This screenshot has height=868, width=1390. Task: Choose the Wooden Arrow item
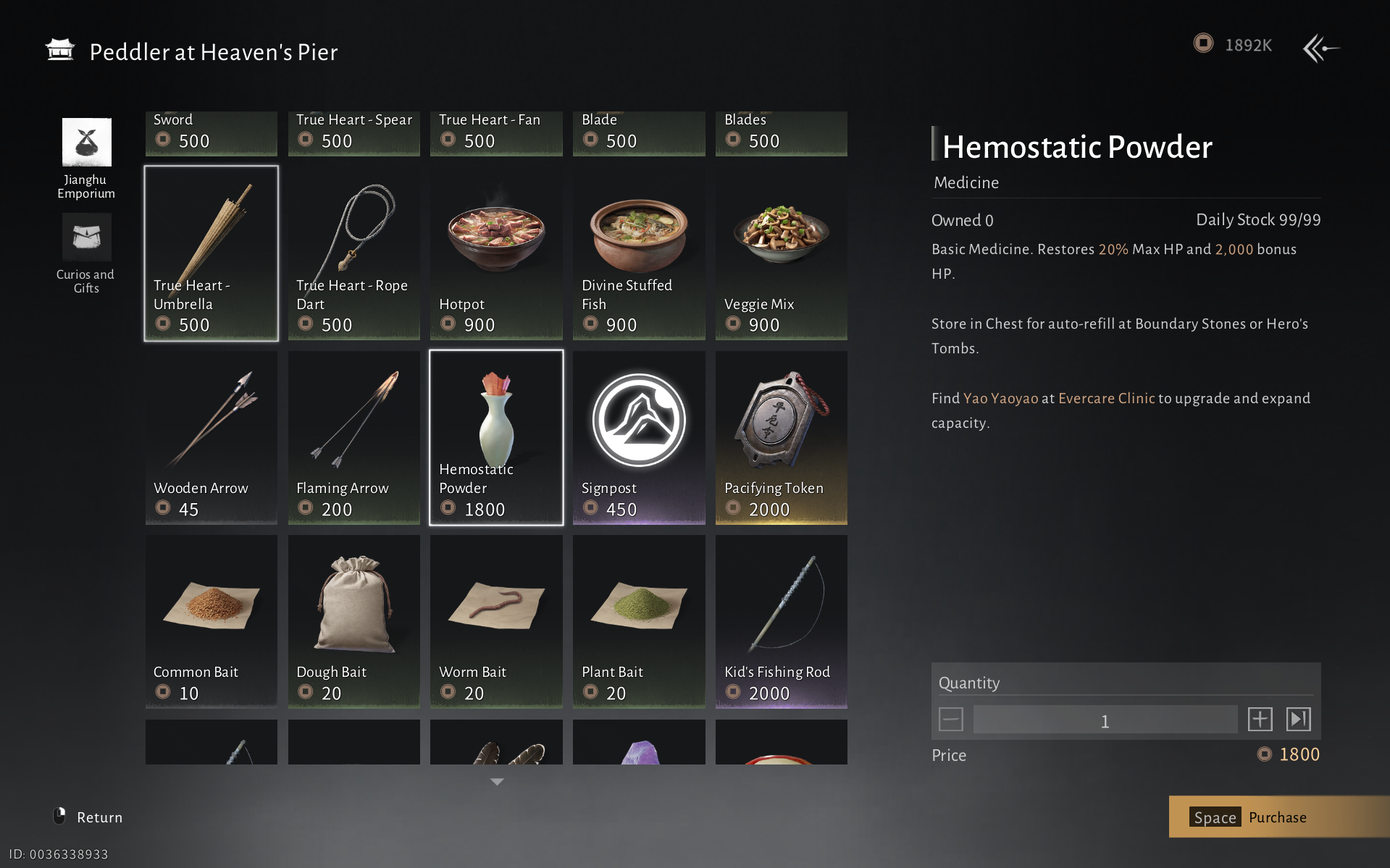(x=211, y=437)
